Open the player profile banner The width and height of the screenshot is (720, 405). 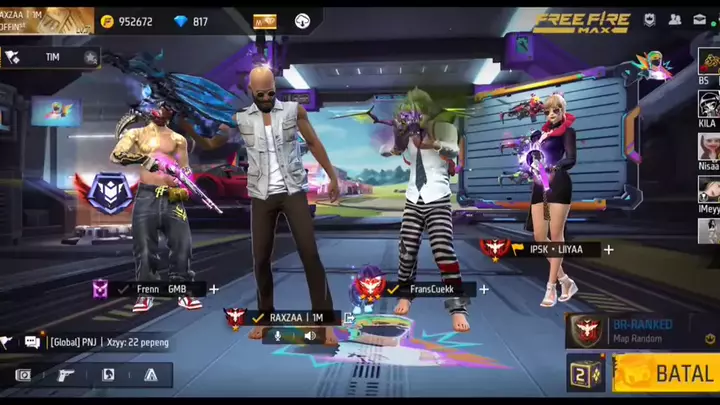(x=45, y=20)
